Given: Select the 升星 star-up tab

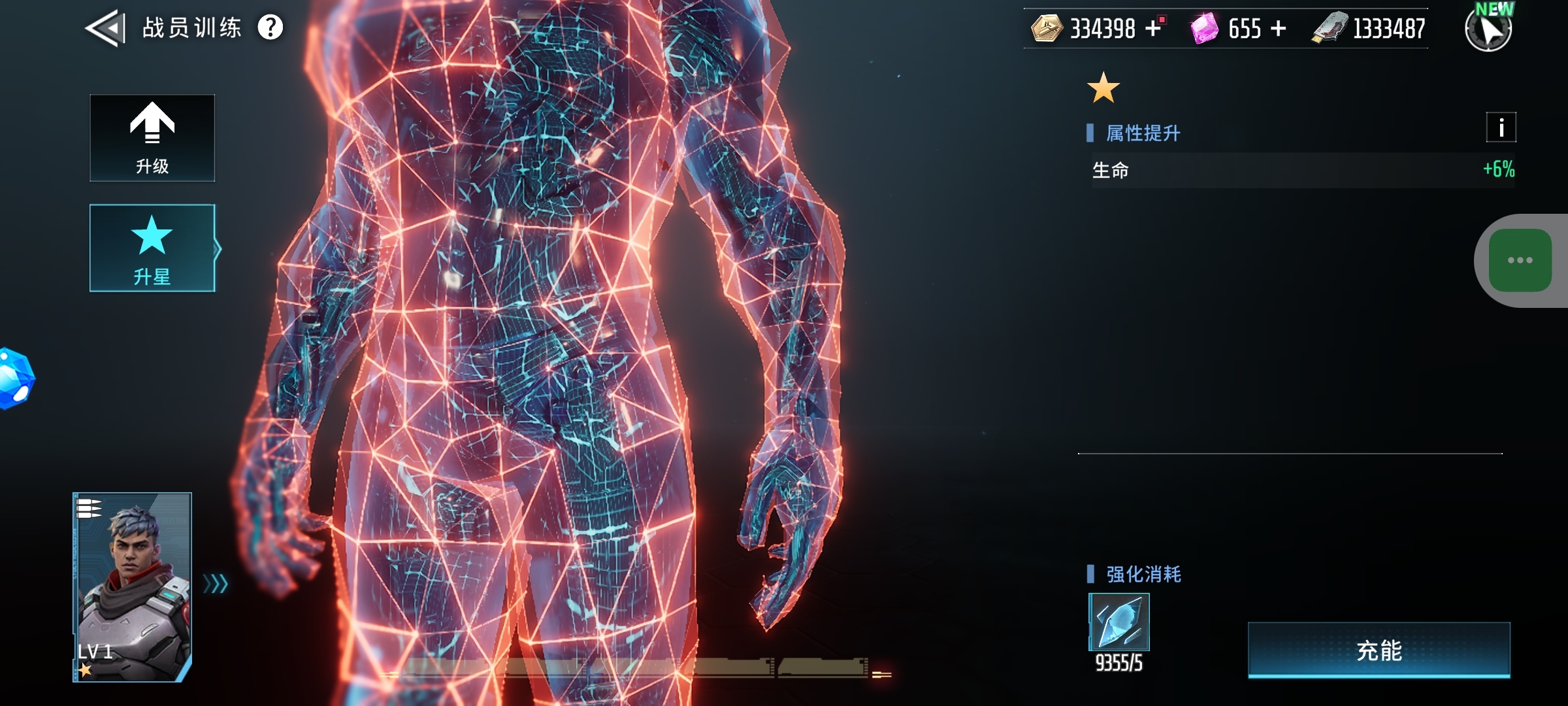Looking at the screenshot, I should 152,248.
